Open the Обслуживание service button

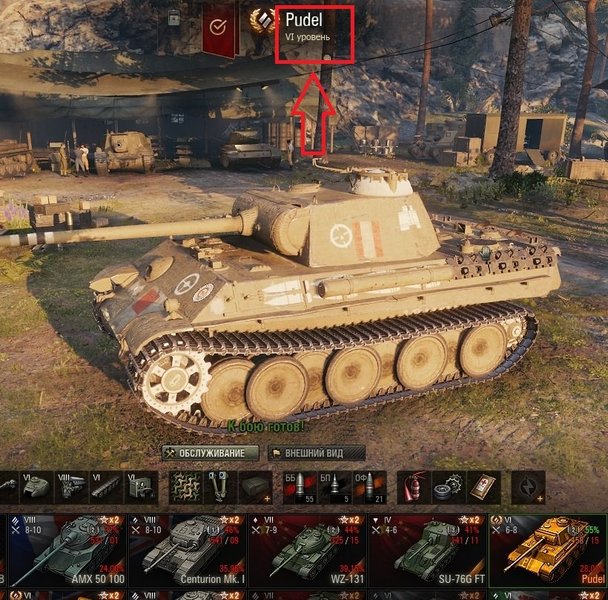[210, 453]
